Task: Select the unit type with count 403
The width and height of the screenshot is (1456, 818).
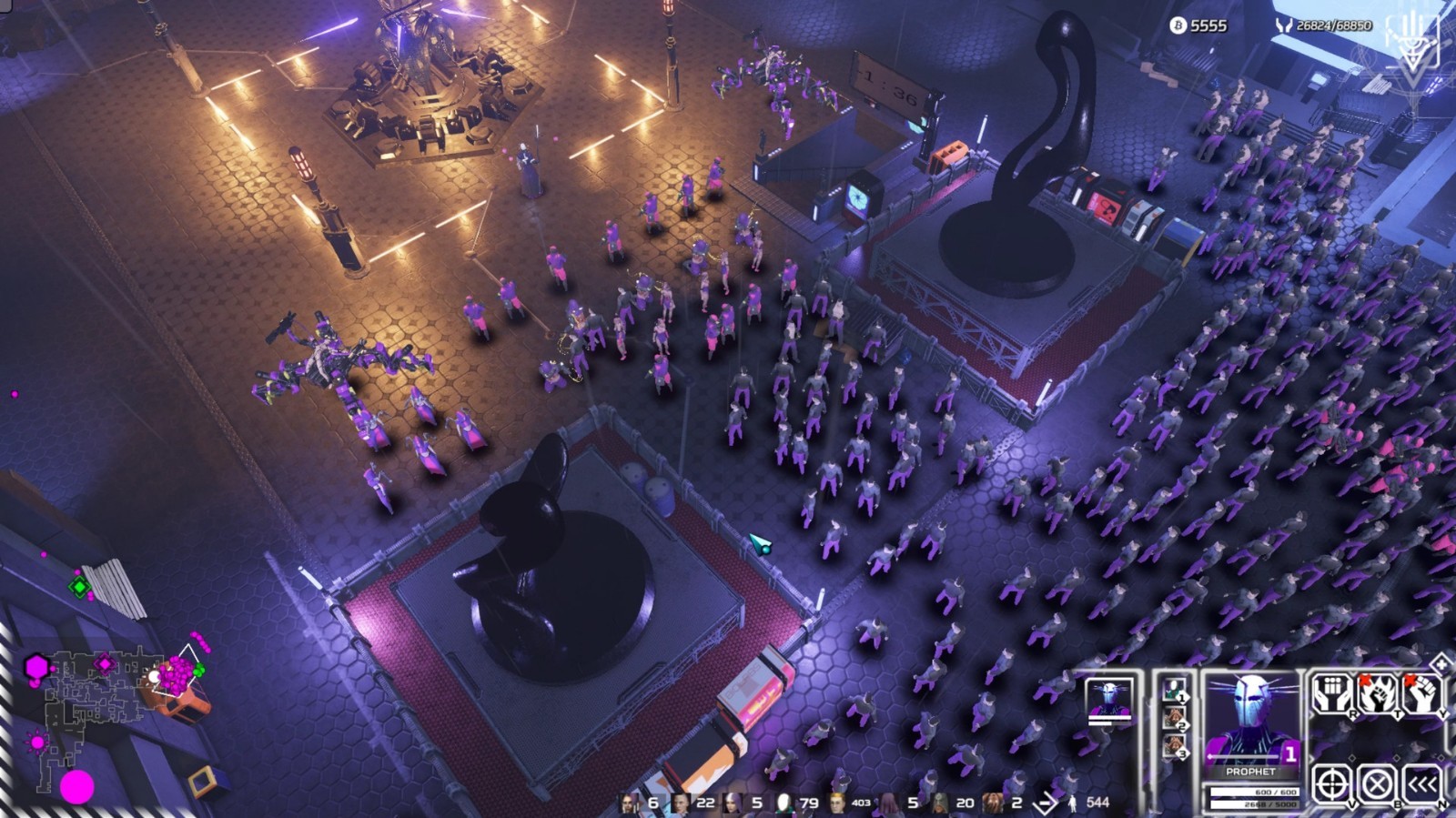Action: [x=836, y=803]
